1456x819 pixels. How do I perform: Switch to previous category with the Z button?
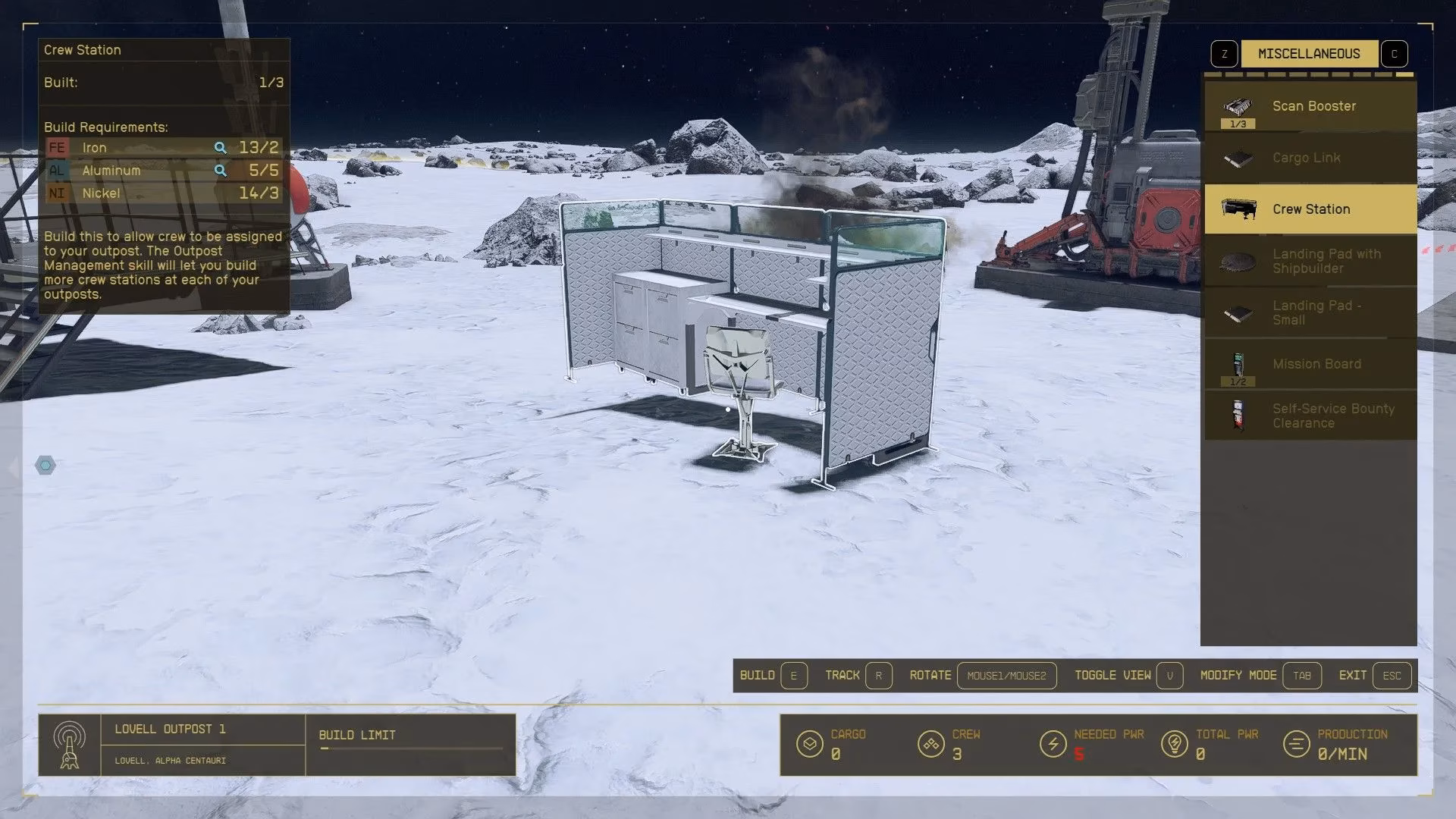coord(1223,53)
